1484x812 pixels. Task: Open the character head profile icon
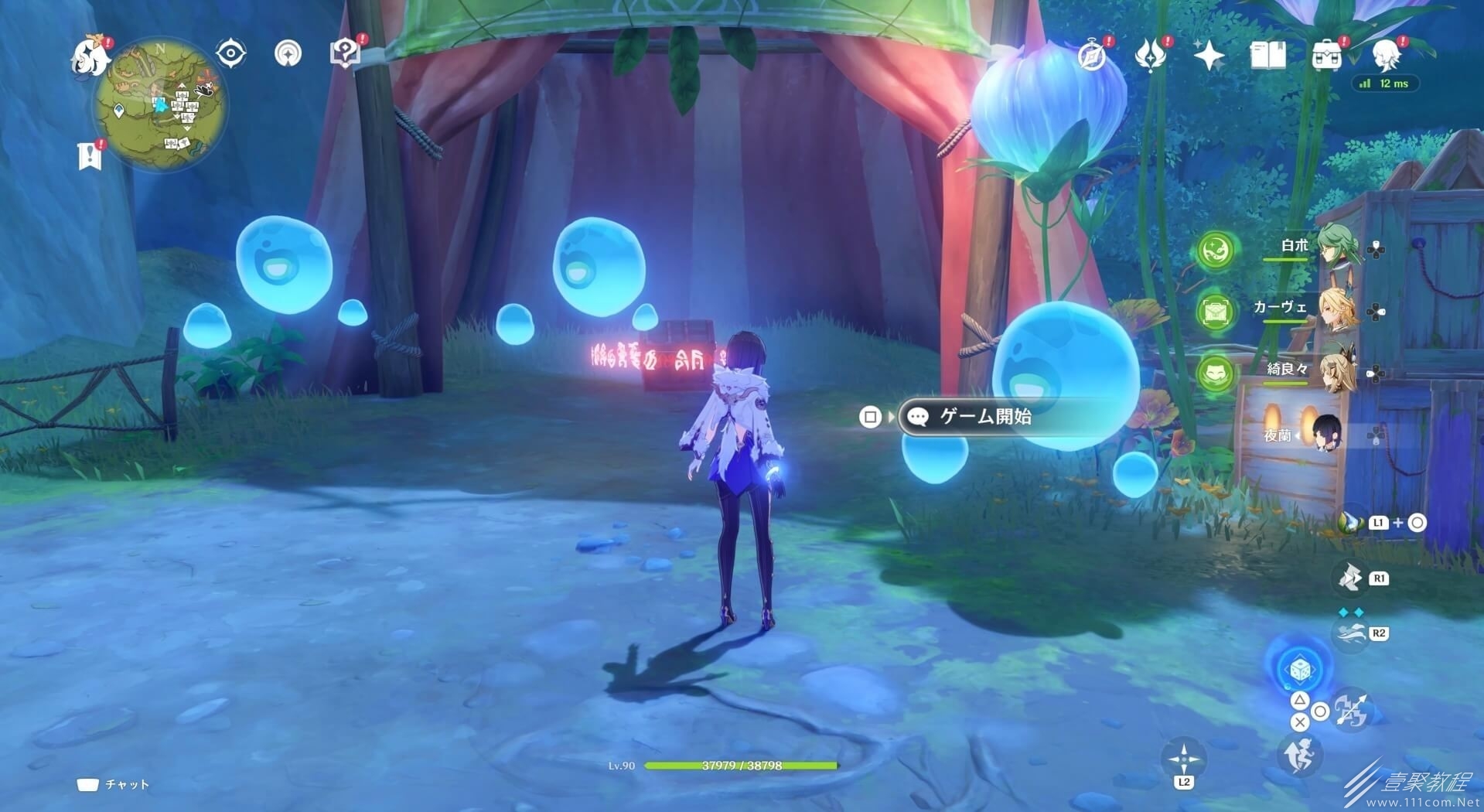[1386, 56]
